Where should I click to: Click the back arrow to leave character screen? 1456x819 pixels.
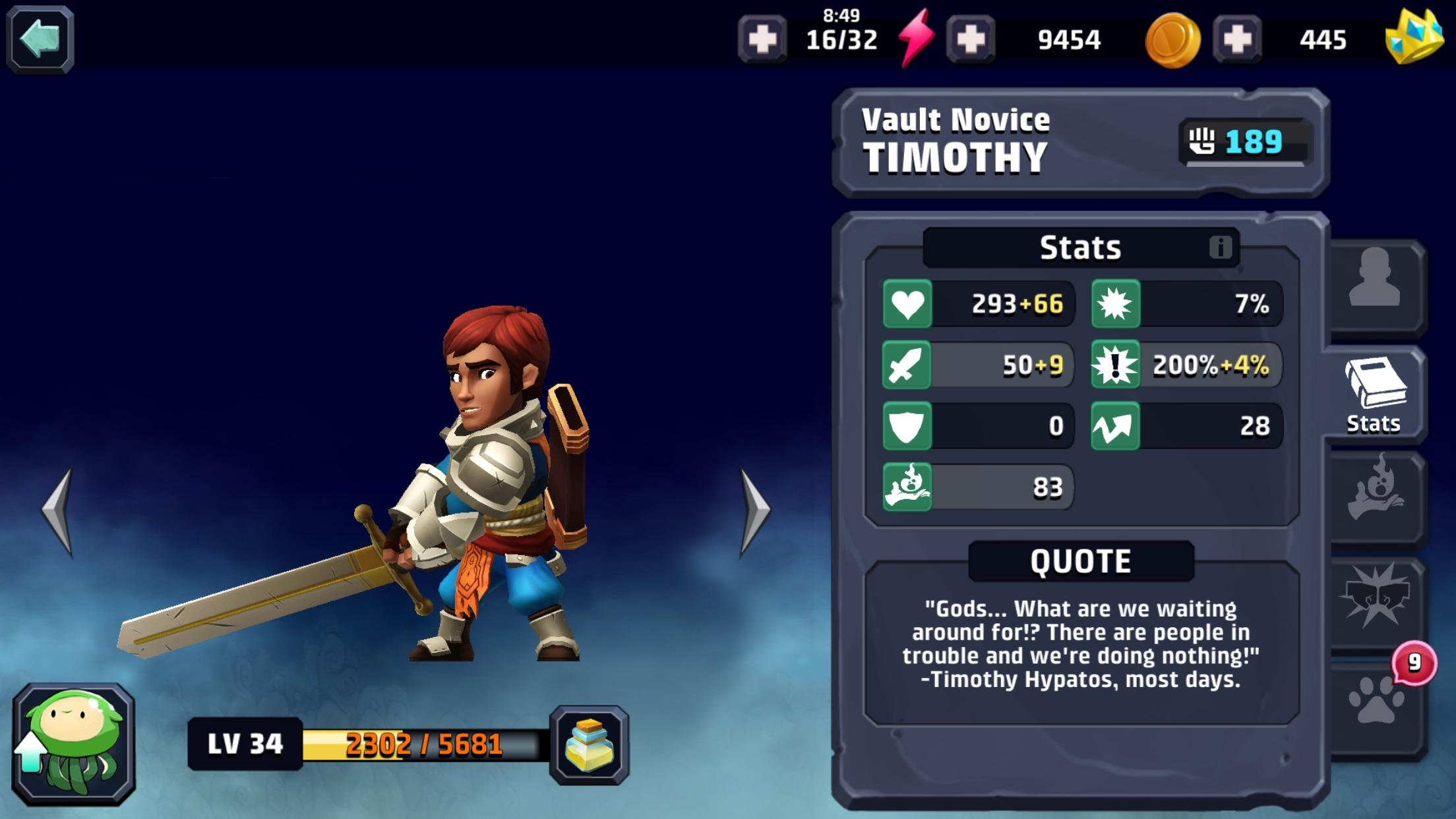(41, 38)
